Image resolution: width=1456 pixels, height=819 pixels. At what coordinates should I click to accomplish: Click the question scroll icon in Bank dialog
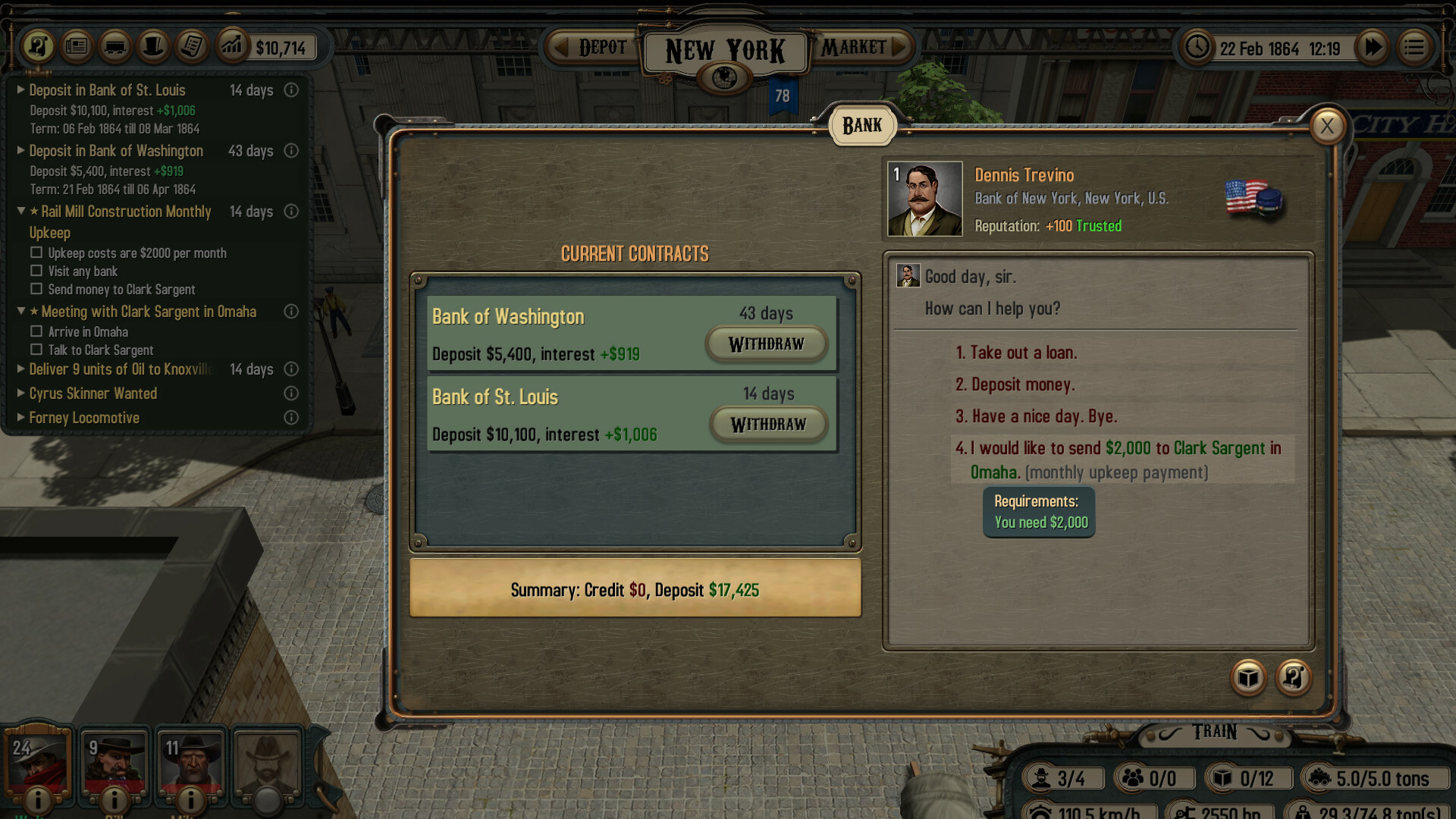(1294, 679)
